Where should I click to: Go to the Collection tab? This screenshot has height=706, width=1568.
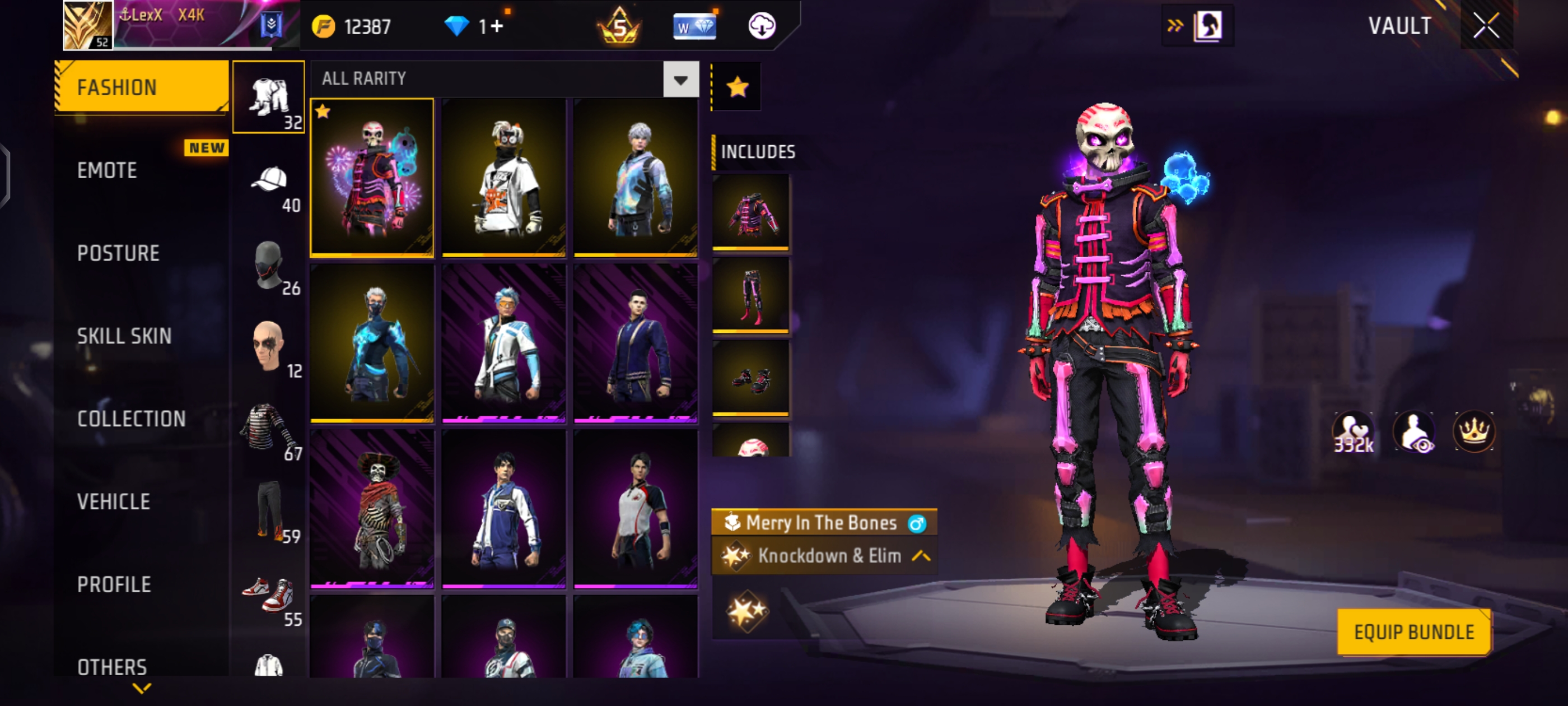[x=132, y=419]
